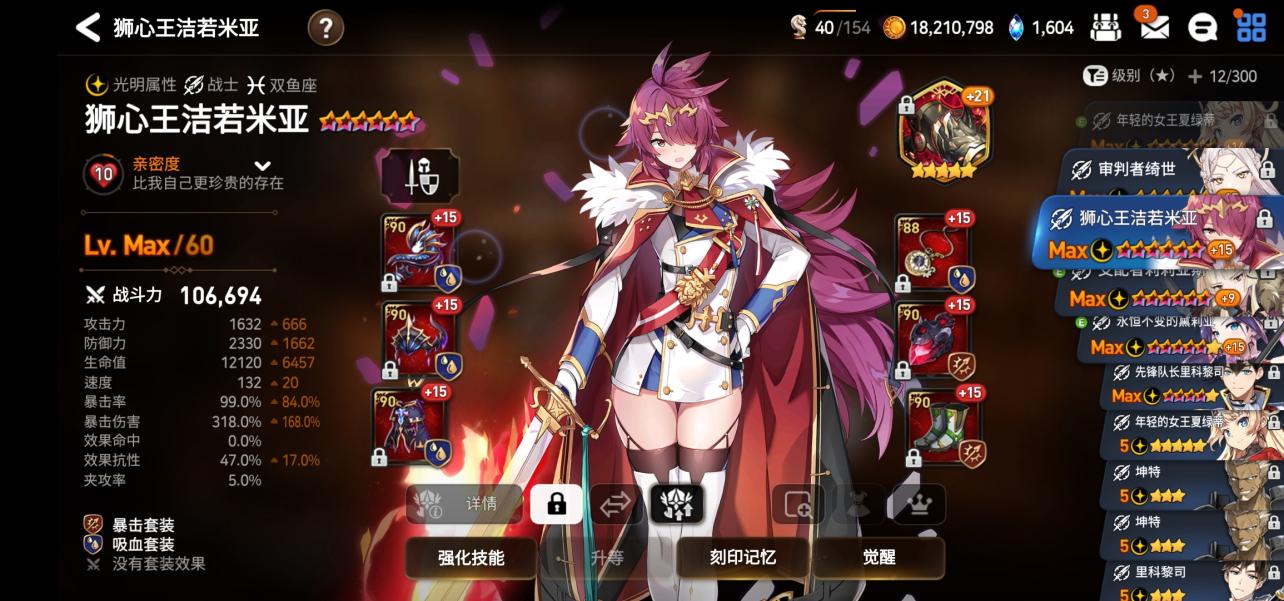
Task: Show the 详情 hero details
Action: [464, 505]
